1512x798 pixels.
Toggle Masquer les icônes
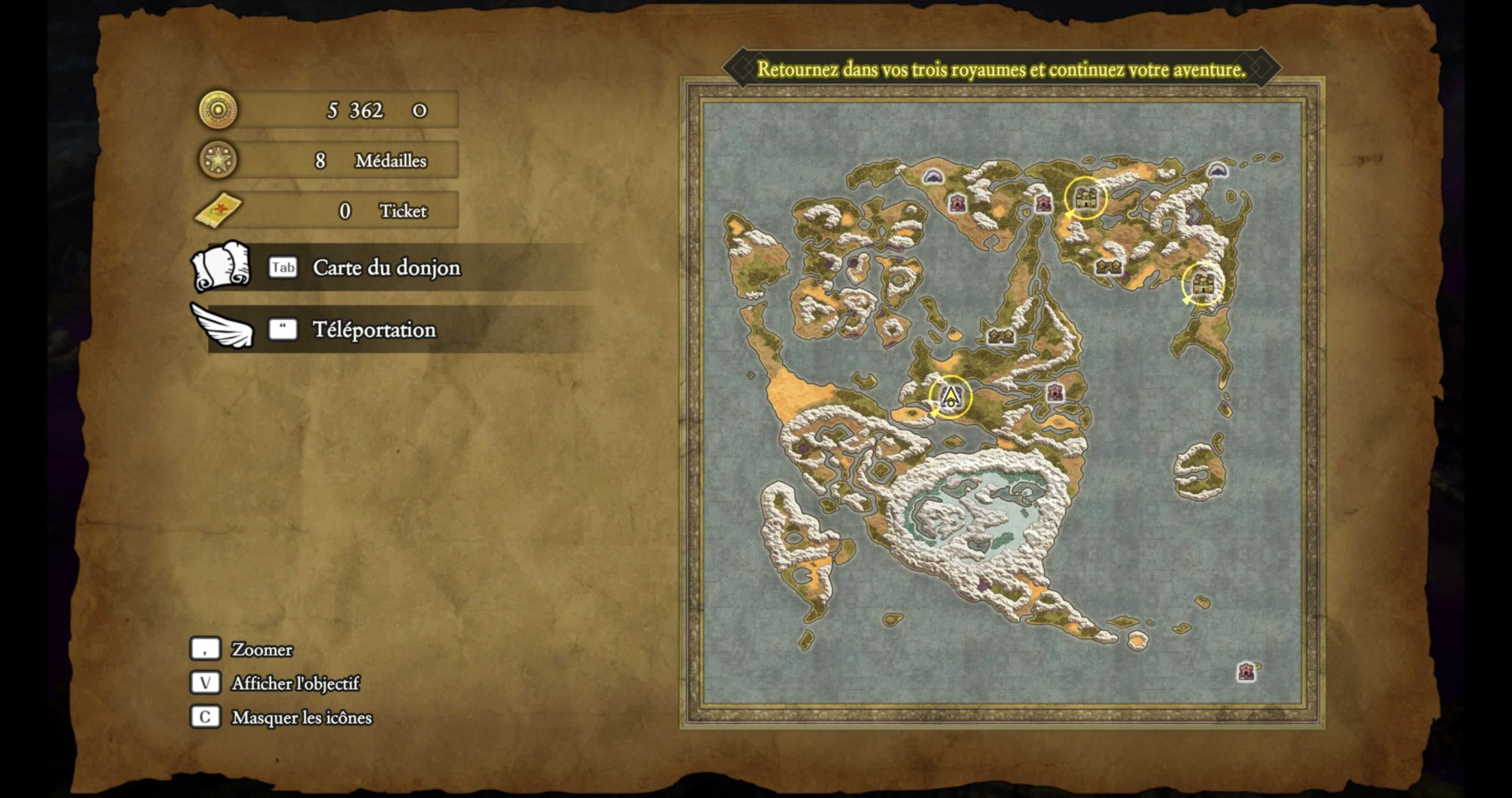[301, 718]
